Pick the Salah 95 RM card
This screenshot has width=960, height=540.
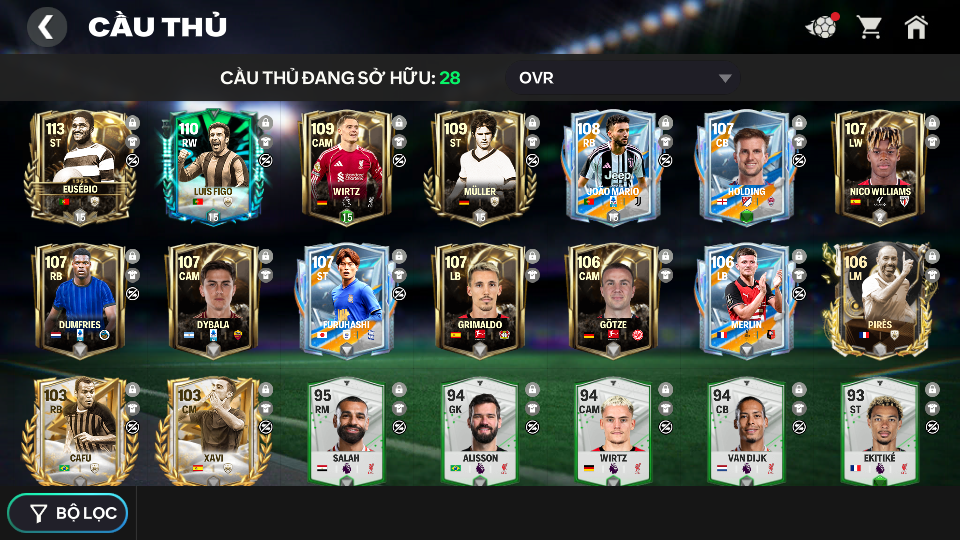pyautogui.click(x=346, y=432)
